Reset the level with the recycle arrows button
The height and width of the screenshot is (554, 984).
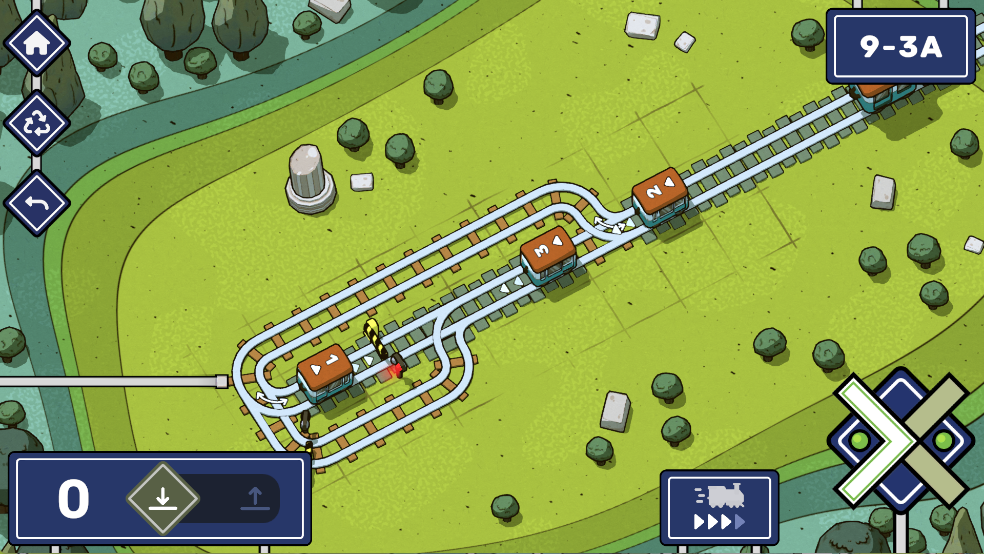click(37, 124)
